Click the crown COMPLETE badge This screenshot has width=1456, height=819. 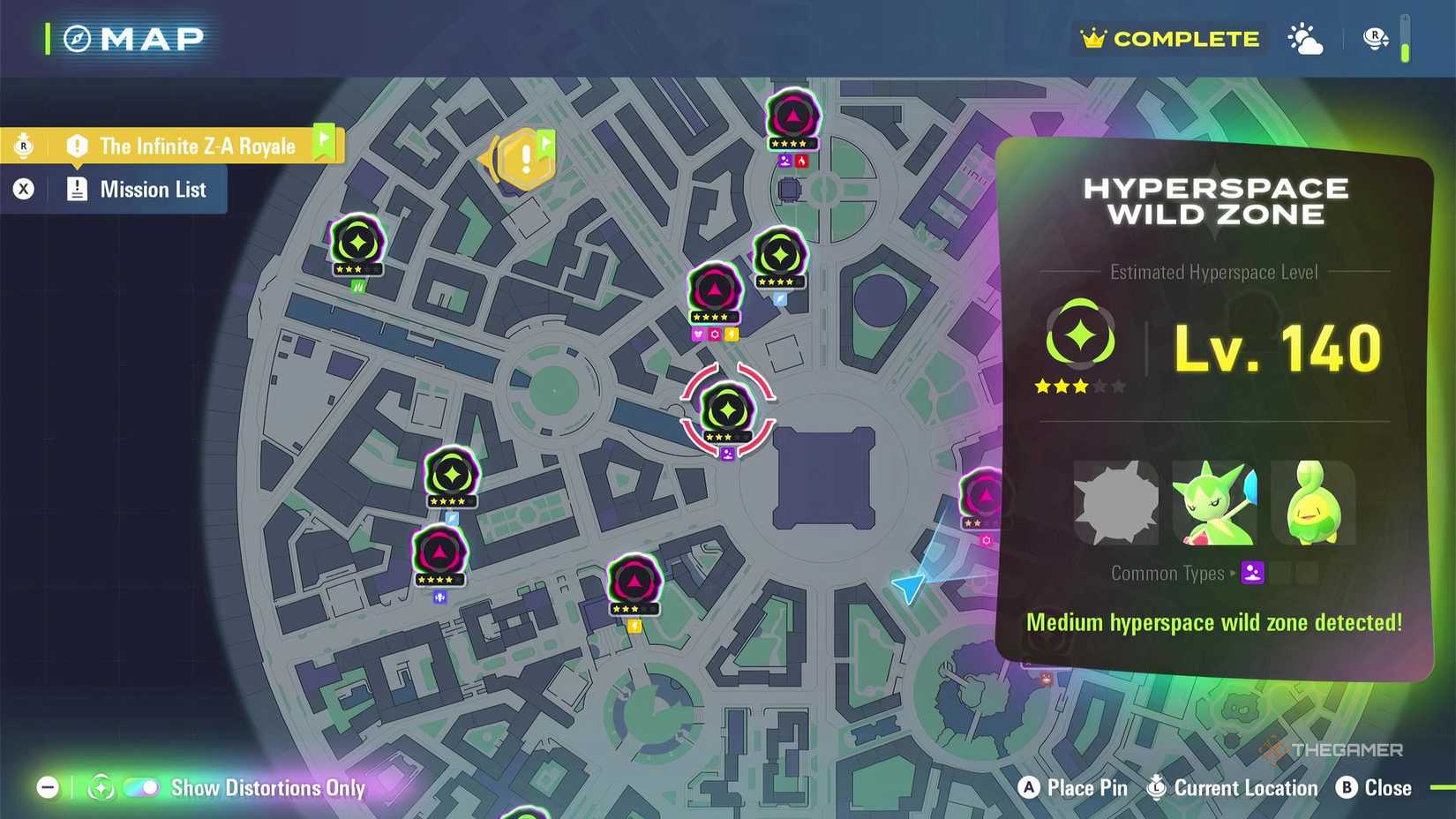(x=1167, y=39)
